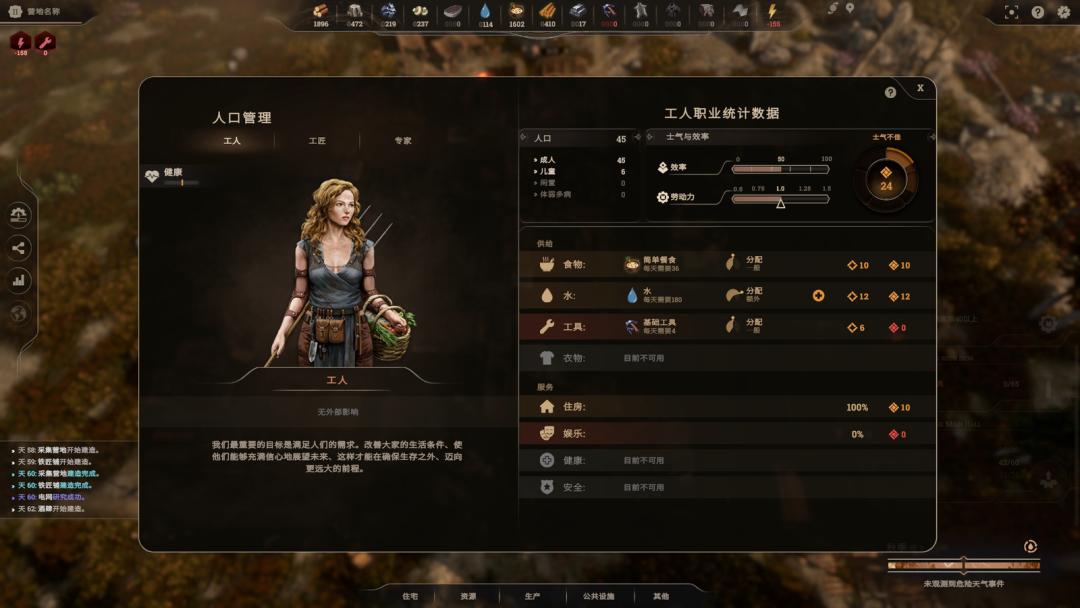Switch to the 专家 tab
This screenshot has width=1080, height=608.
pyautogui.click(x=402, y=141)
